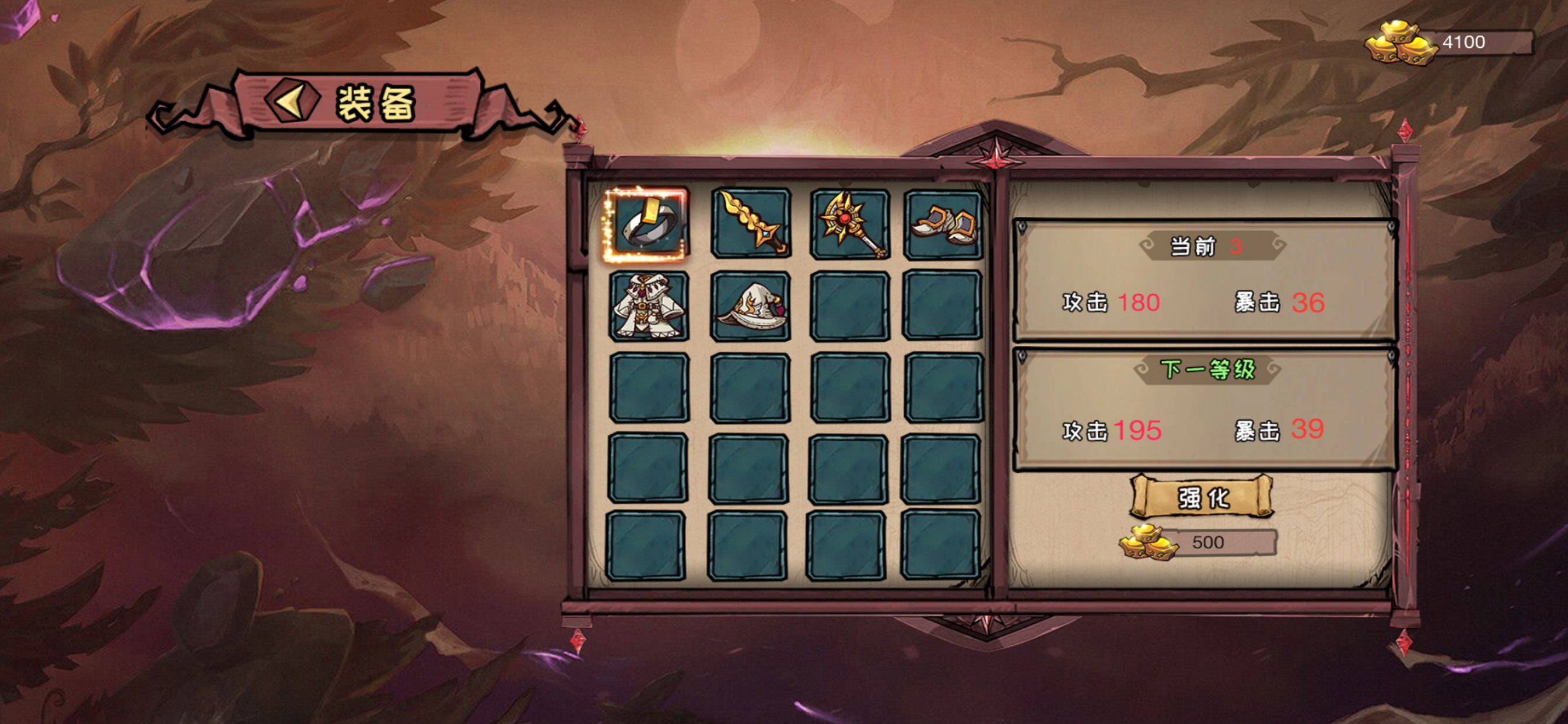Pick the armored boots slot
The image size is (1568, 724).
[x=943, y=224]
